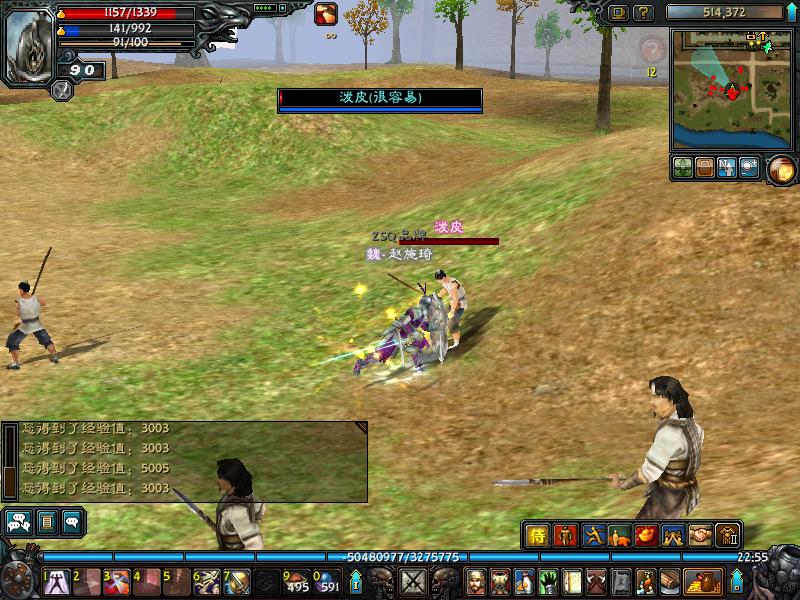Click the faded red question mark icon
Screen dimensions: 800x600
(652, 49)
